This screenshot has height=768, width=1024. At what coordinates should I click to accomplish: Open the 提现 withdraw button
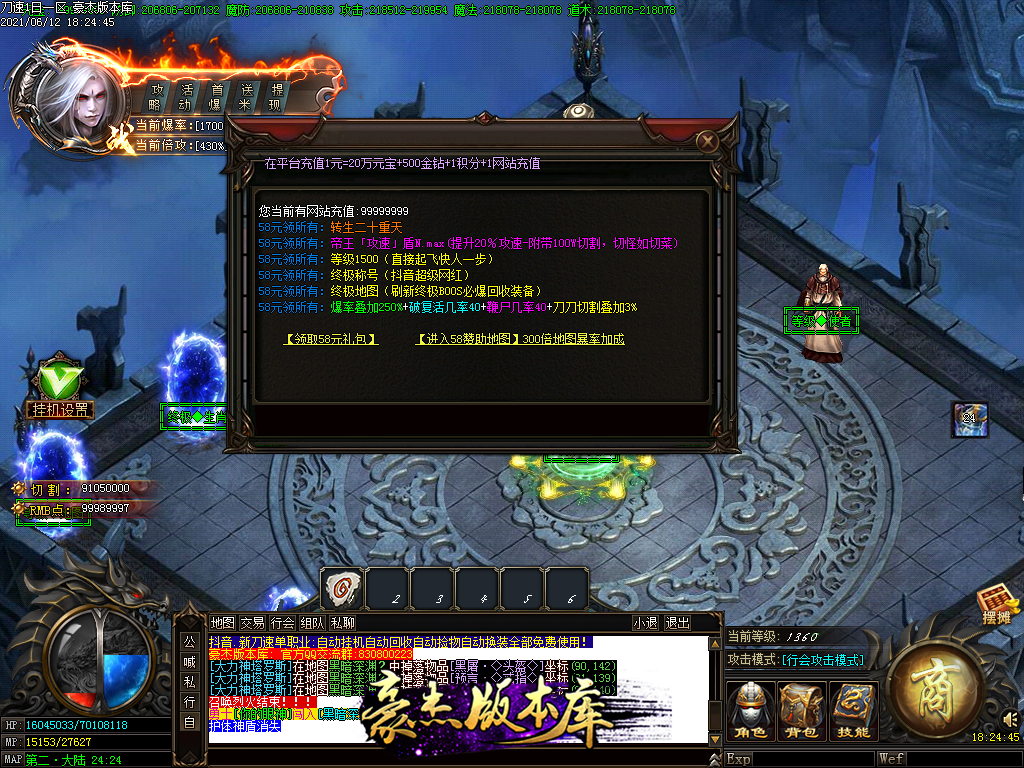276,96
